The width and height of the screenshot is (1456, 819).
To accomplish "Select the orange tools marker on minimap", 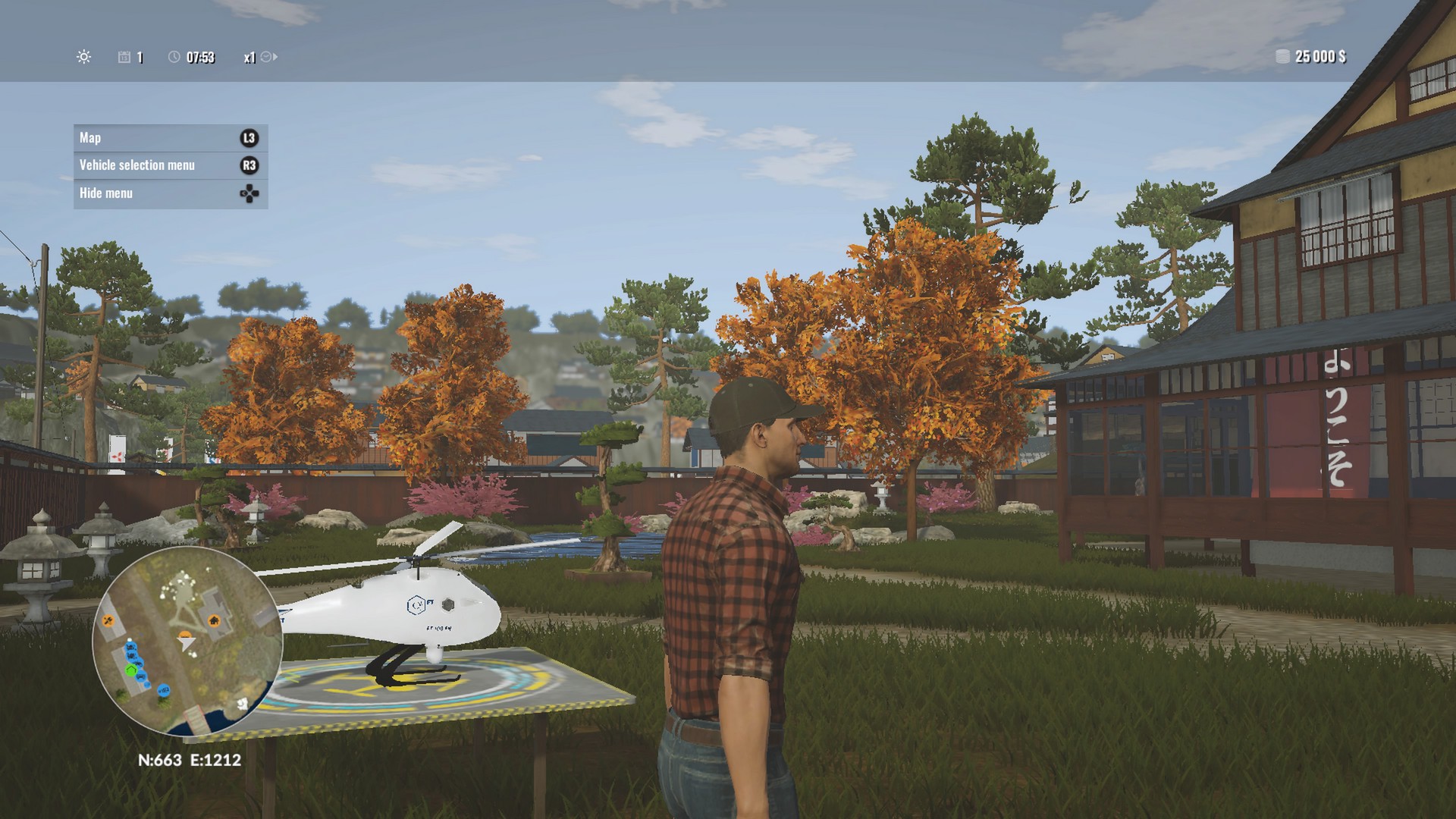I will 108,622.
